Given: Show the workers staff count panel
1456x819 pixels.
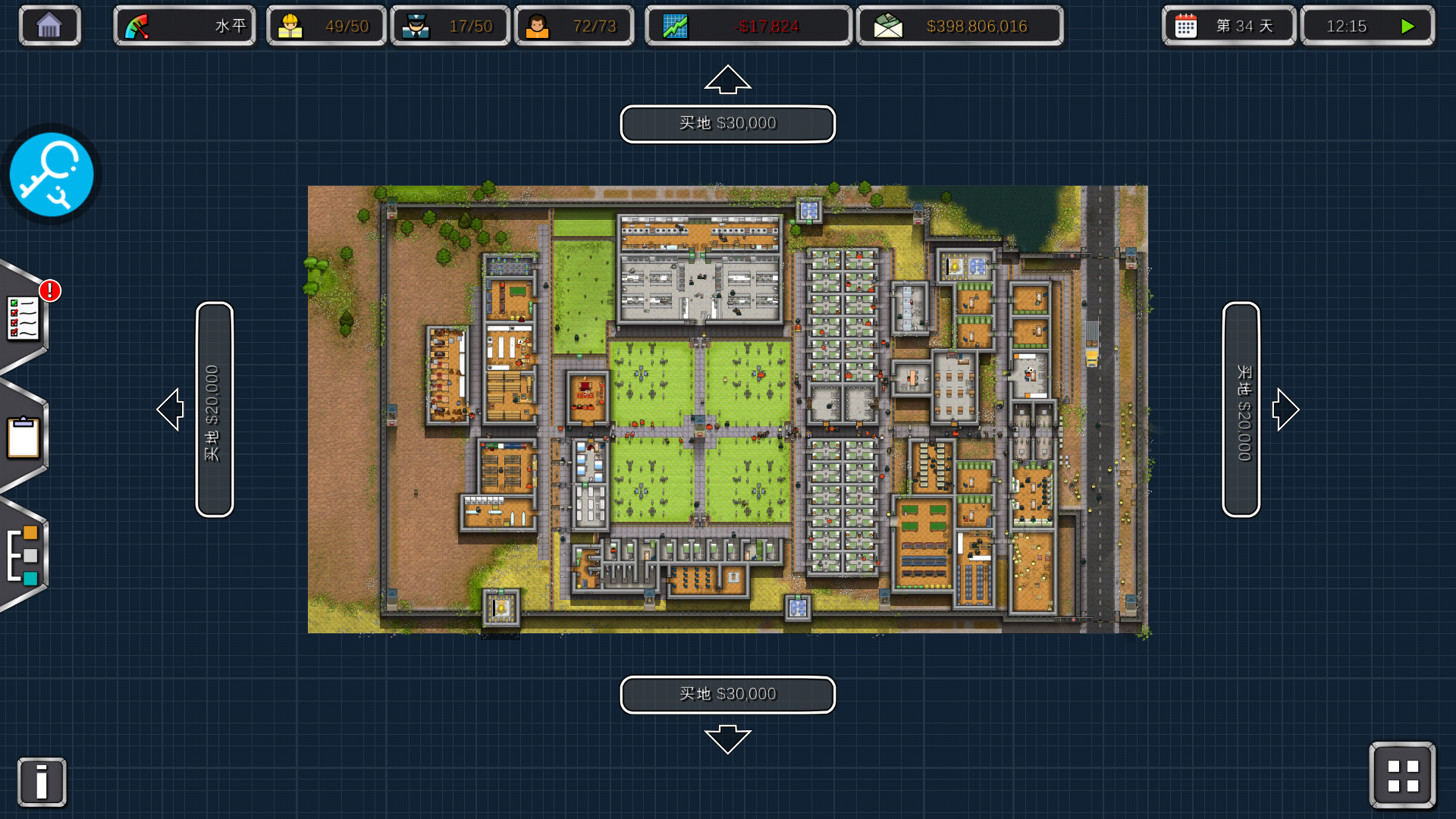Looking at the screenshot, I should coord(326,26).
